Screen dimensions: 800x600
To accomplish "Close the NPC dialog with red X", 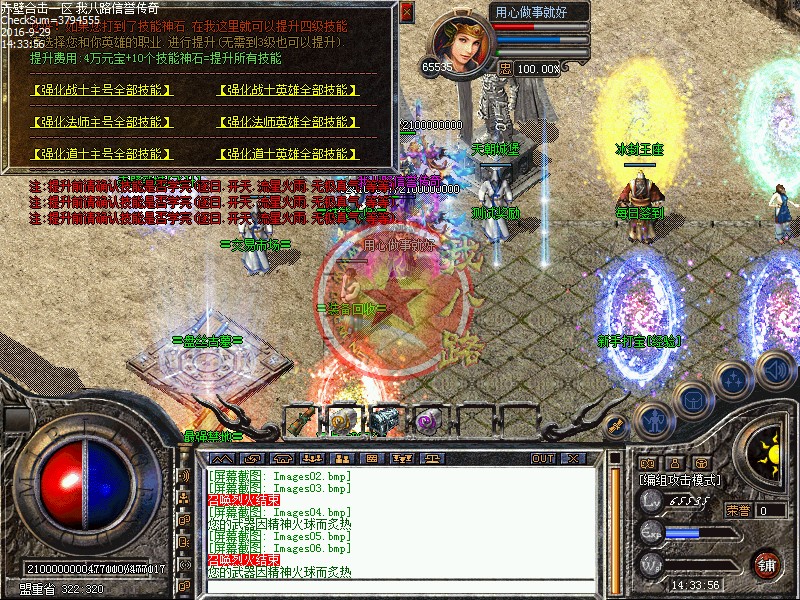I will click(406, 13).
